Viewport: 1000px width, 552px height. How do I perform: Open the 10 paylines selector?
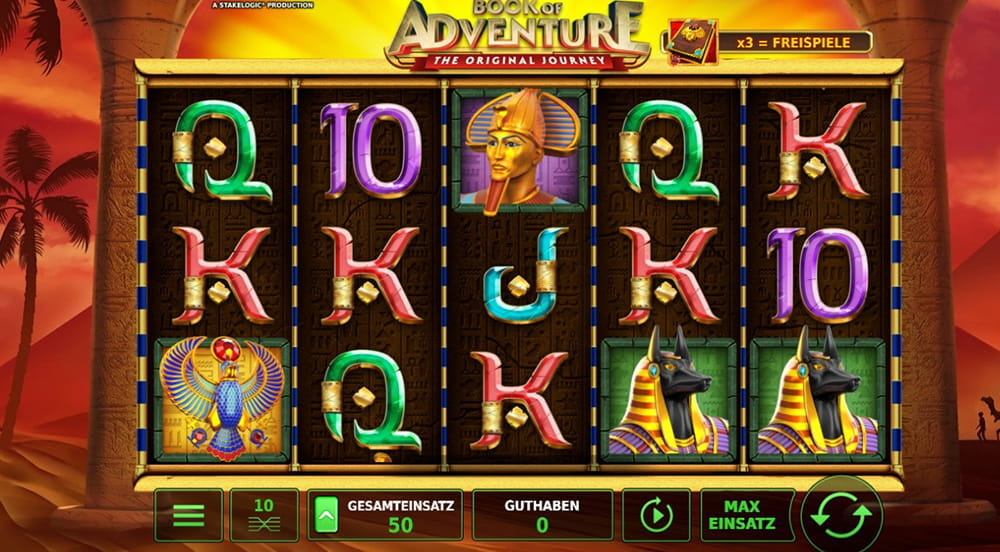pos(264,515)
